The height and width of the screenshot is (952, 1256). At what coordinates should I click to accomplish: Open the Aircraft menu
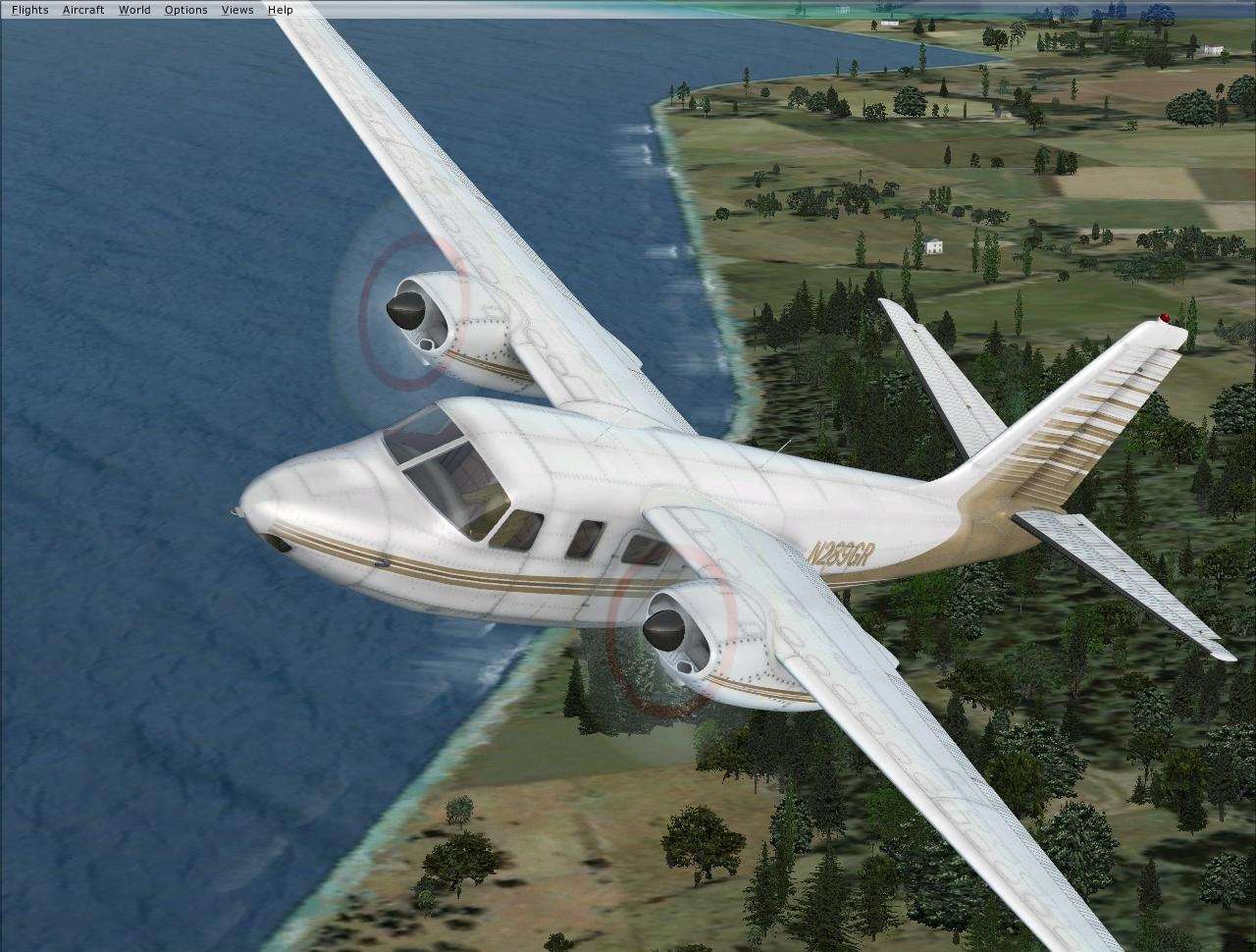click(x=83, y=9)
